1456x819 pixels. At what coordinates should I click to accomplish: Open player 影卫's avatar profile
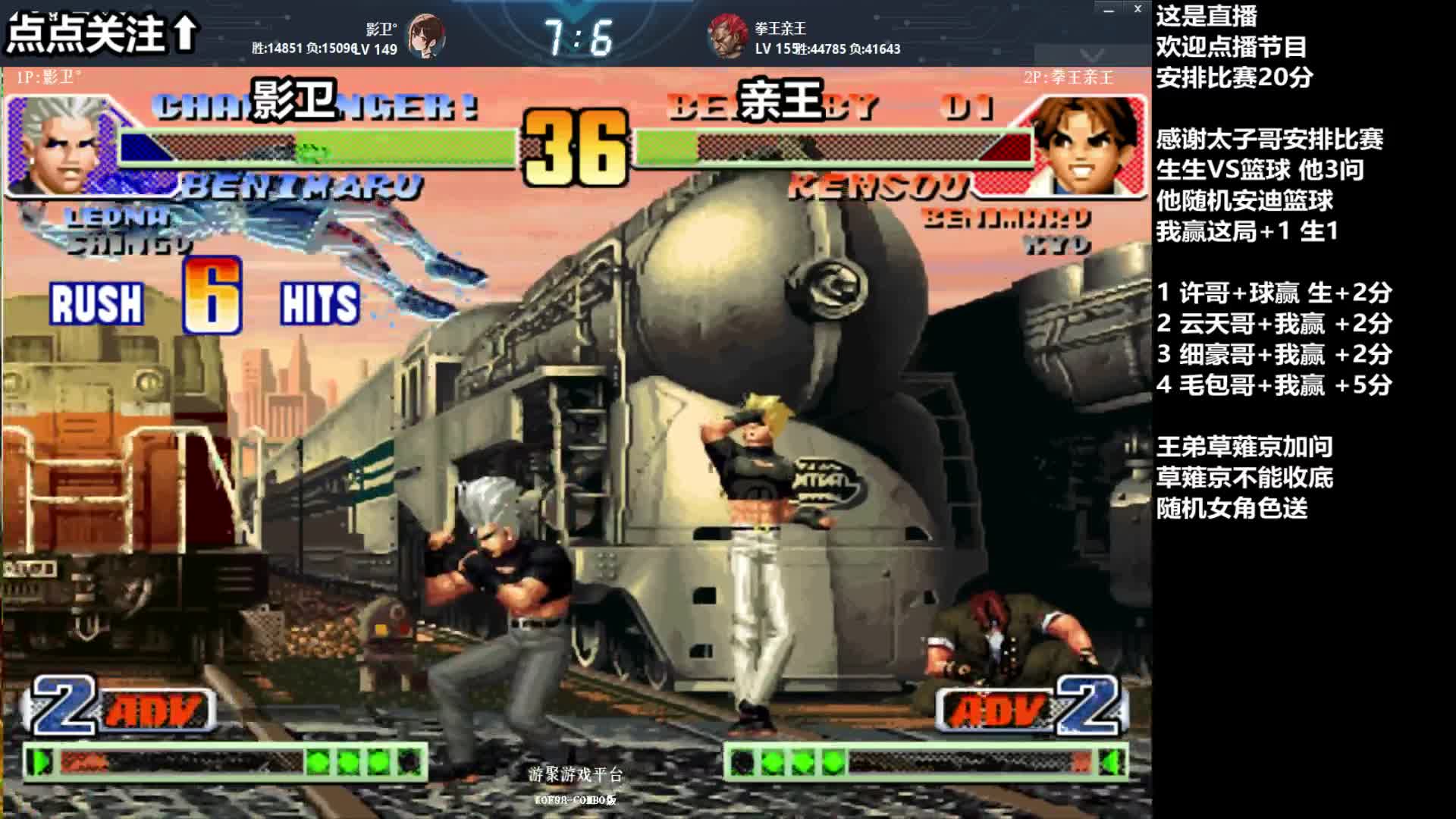pyautogui.click(x=425, y=36)
